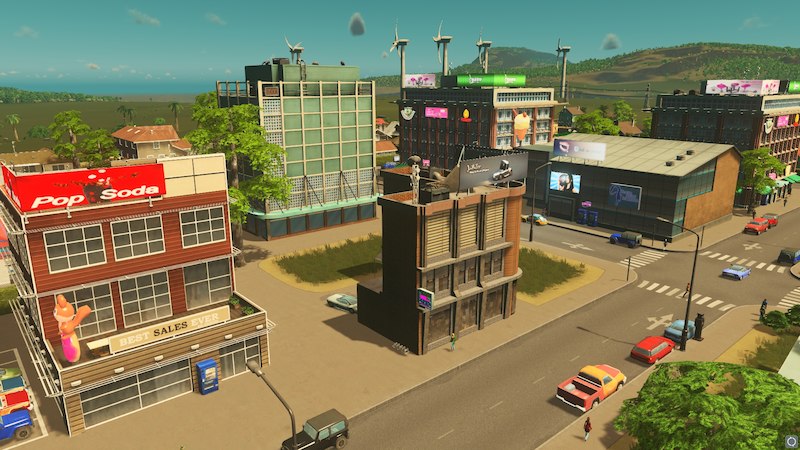Click the small circular icon in the corner

[790, 440]
